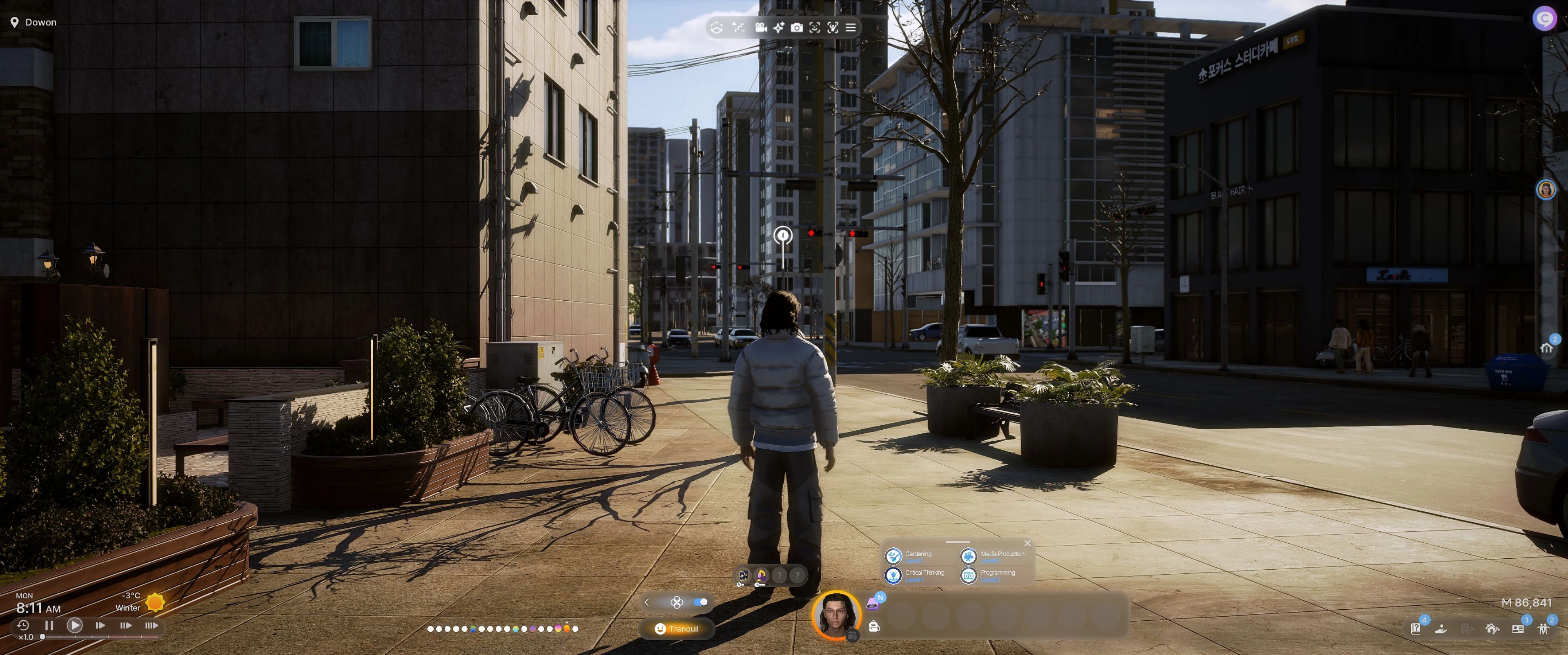1568x655 pixels.
Task: Open the backpack inventory
Action: point(874,626)
